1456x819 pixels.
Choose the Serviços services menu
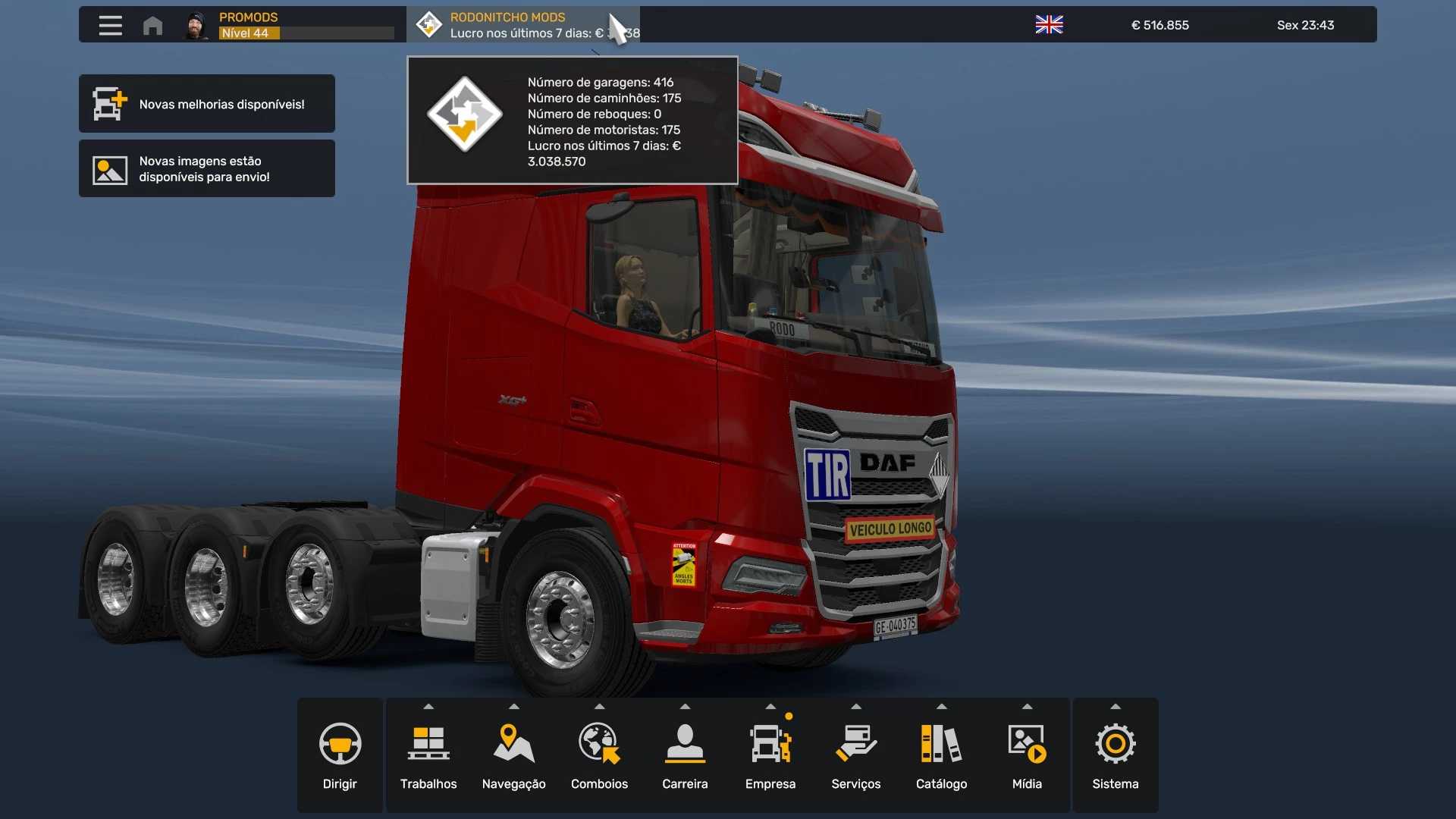coord(856,755)
